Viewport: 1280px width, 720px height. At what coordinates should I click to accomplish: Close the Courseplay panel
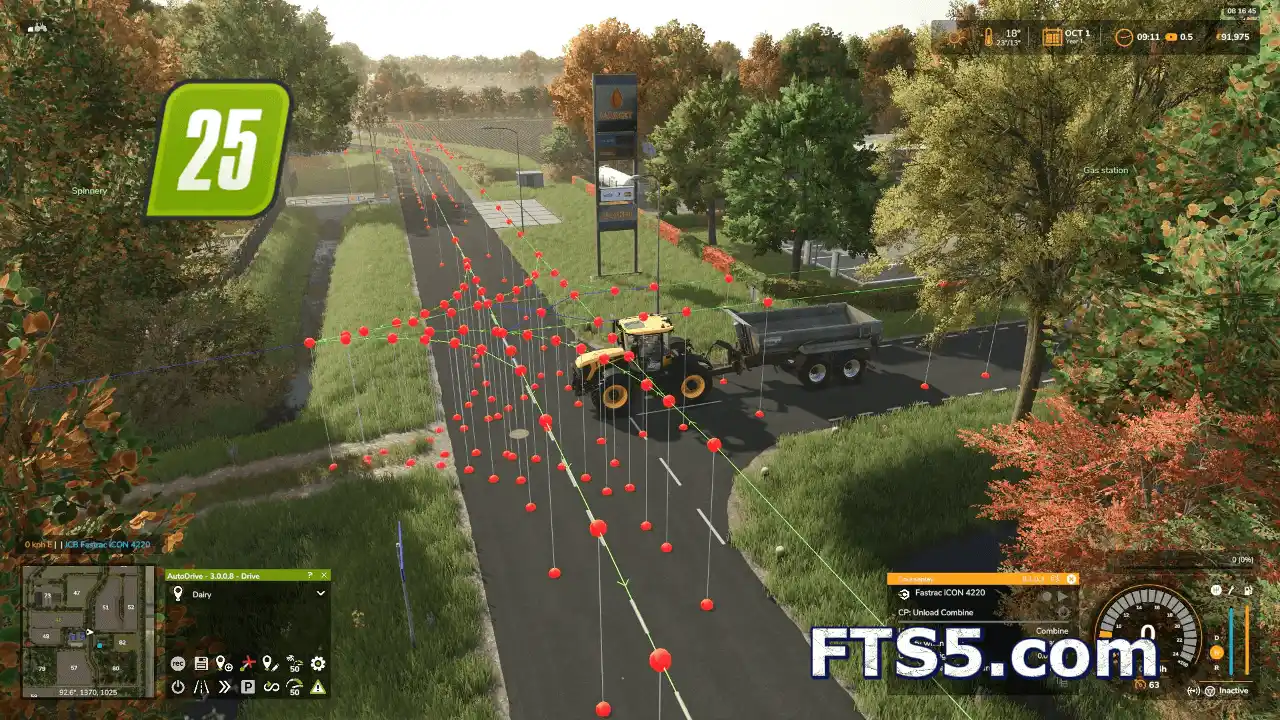click(1071, 578)
